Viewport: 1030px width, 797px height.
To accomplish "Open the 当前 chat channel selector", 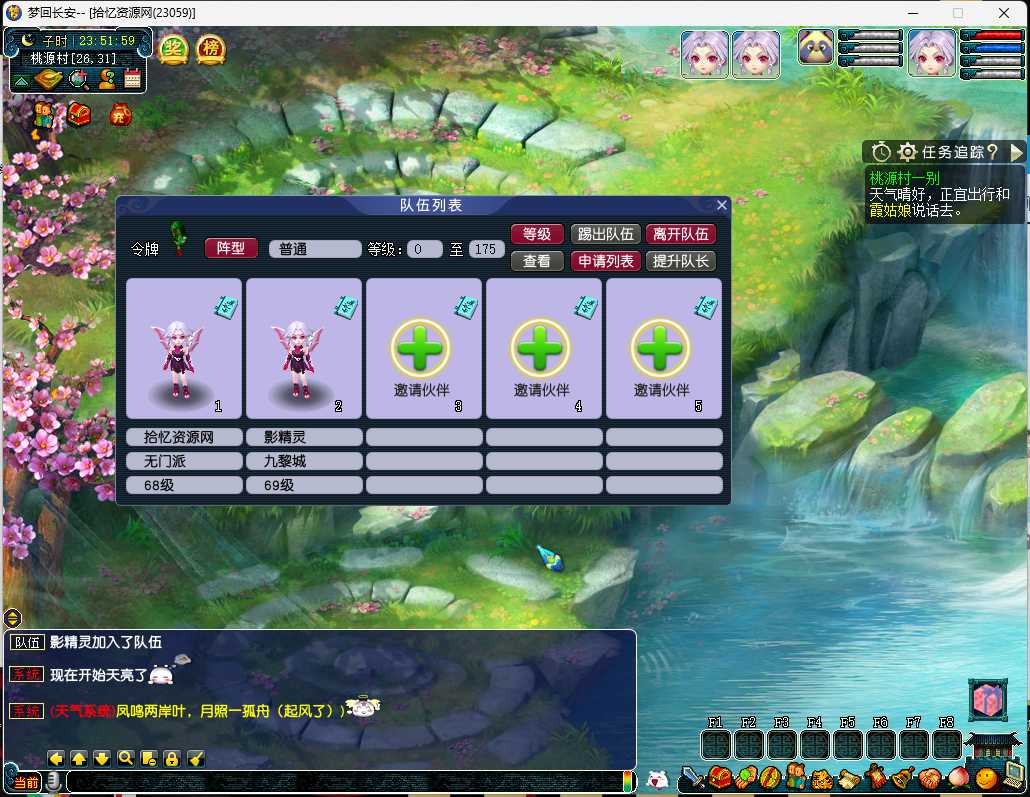I will 27,782.
